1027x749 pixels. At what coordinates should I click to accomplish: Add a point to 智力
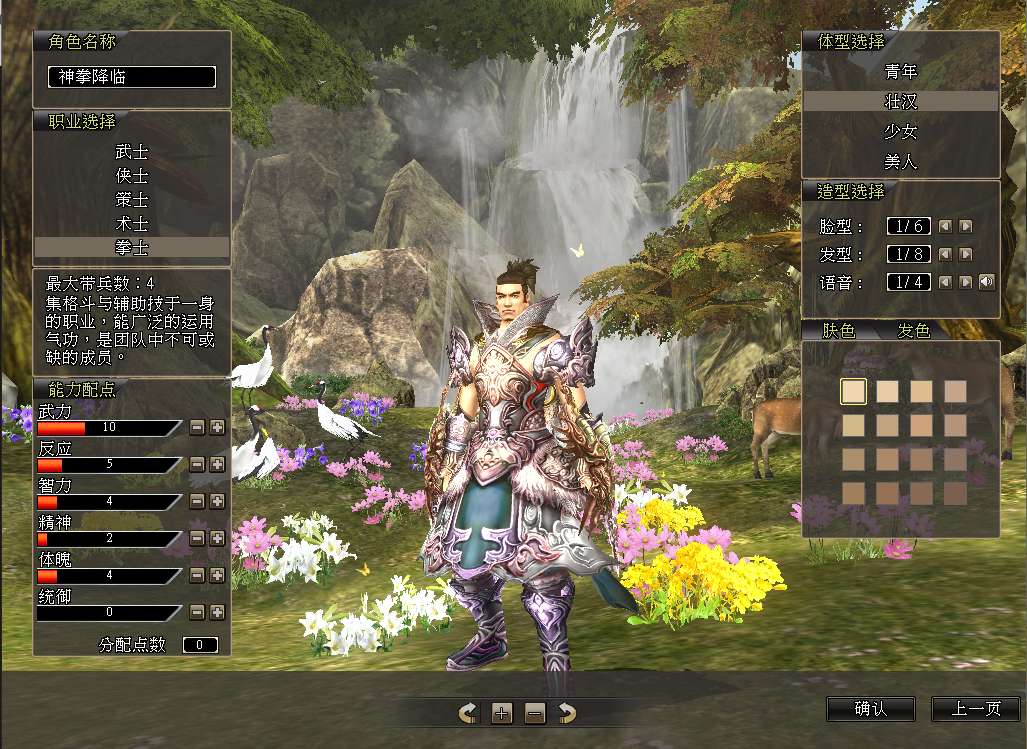[217, 501]
